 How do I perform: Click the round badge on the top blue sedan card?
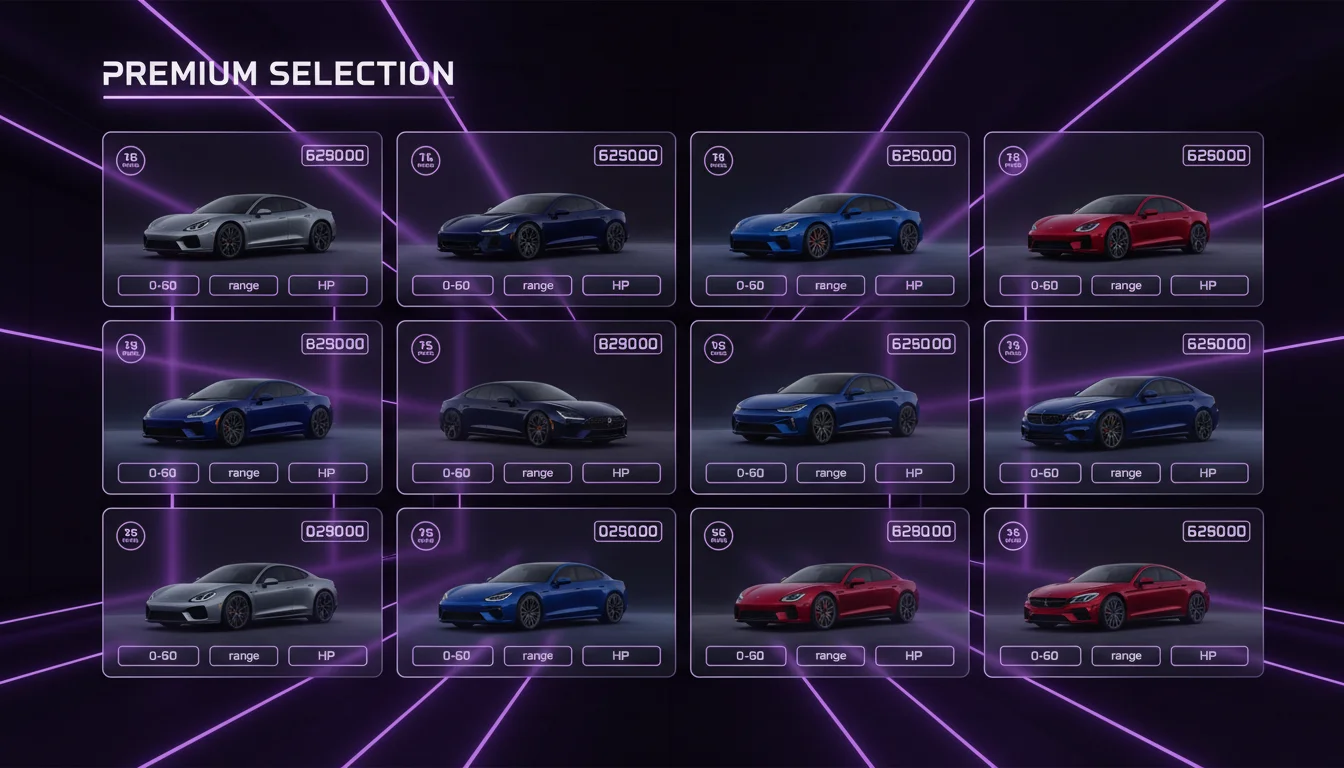pos(718,162)
